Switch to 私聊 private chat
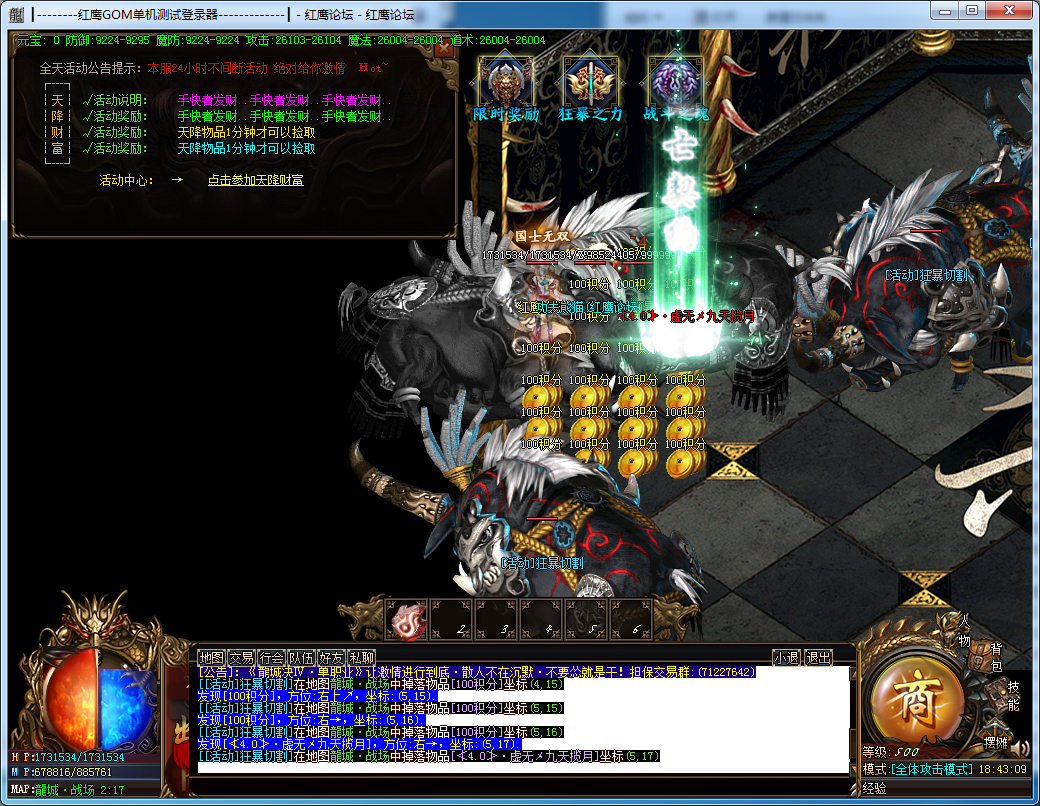Viewport: 1040px width, 806px height. pos(362,658)
